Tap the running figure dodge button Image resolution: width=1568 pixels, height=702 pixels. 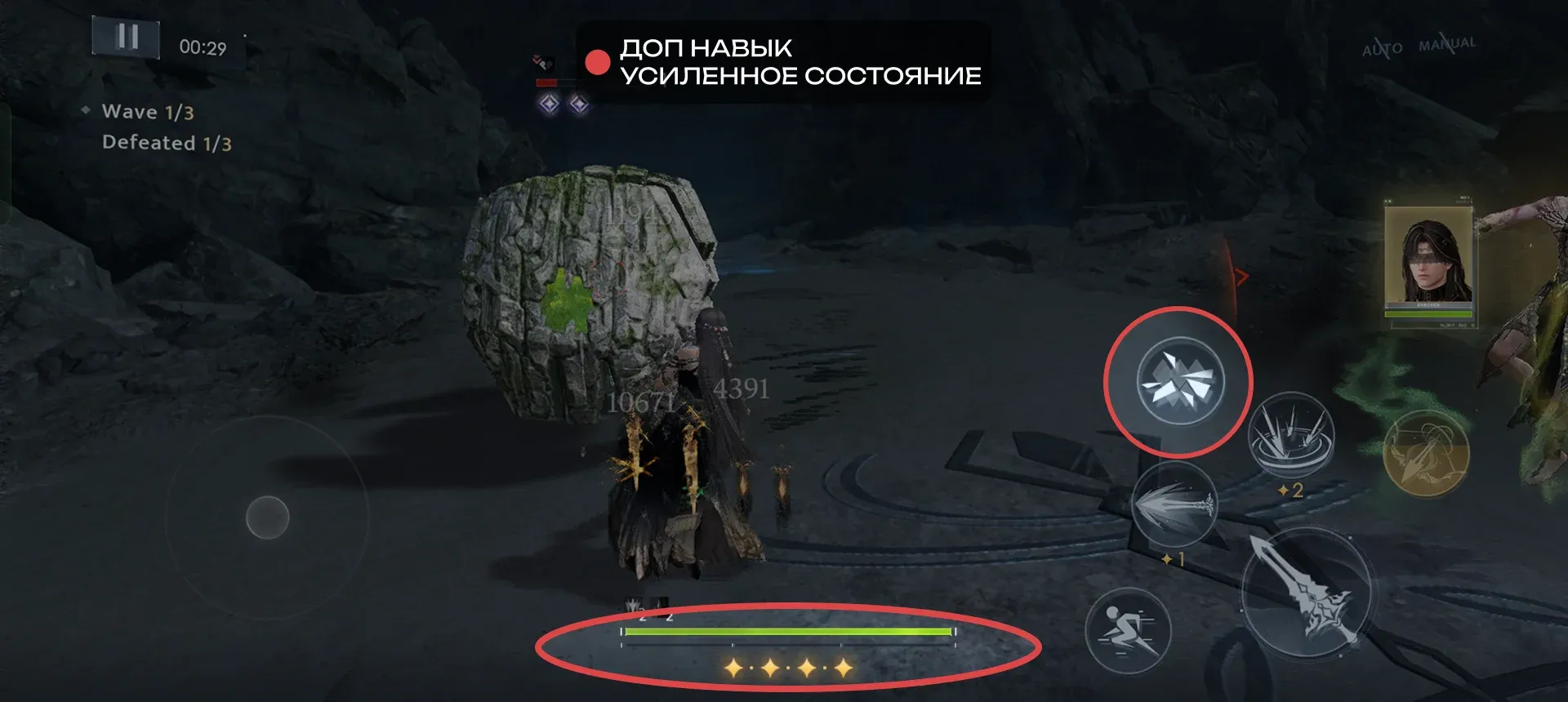tap(1128, 631)
